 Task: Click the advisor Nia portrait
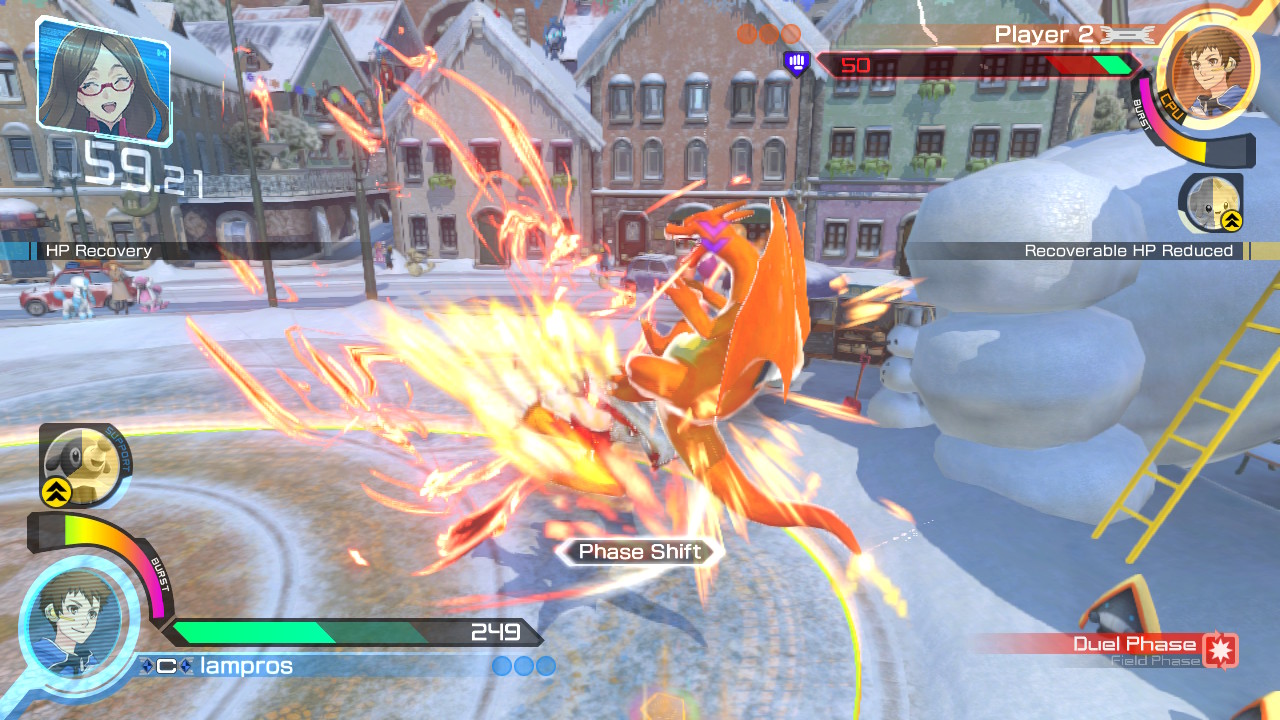click(x=102, y=78)
